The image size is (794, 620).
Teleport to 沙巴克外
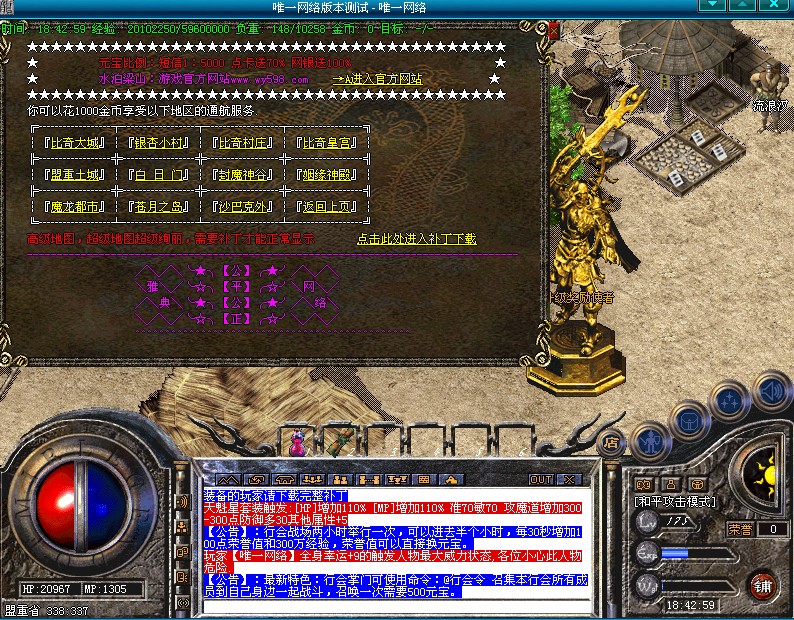[241, 207]
